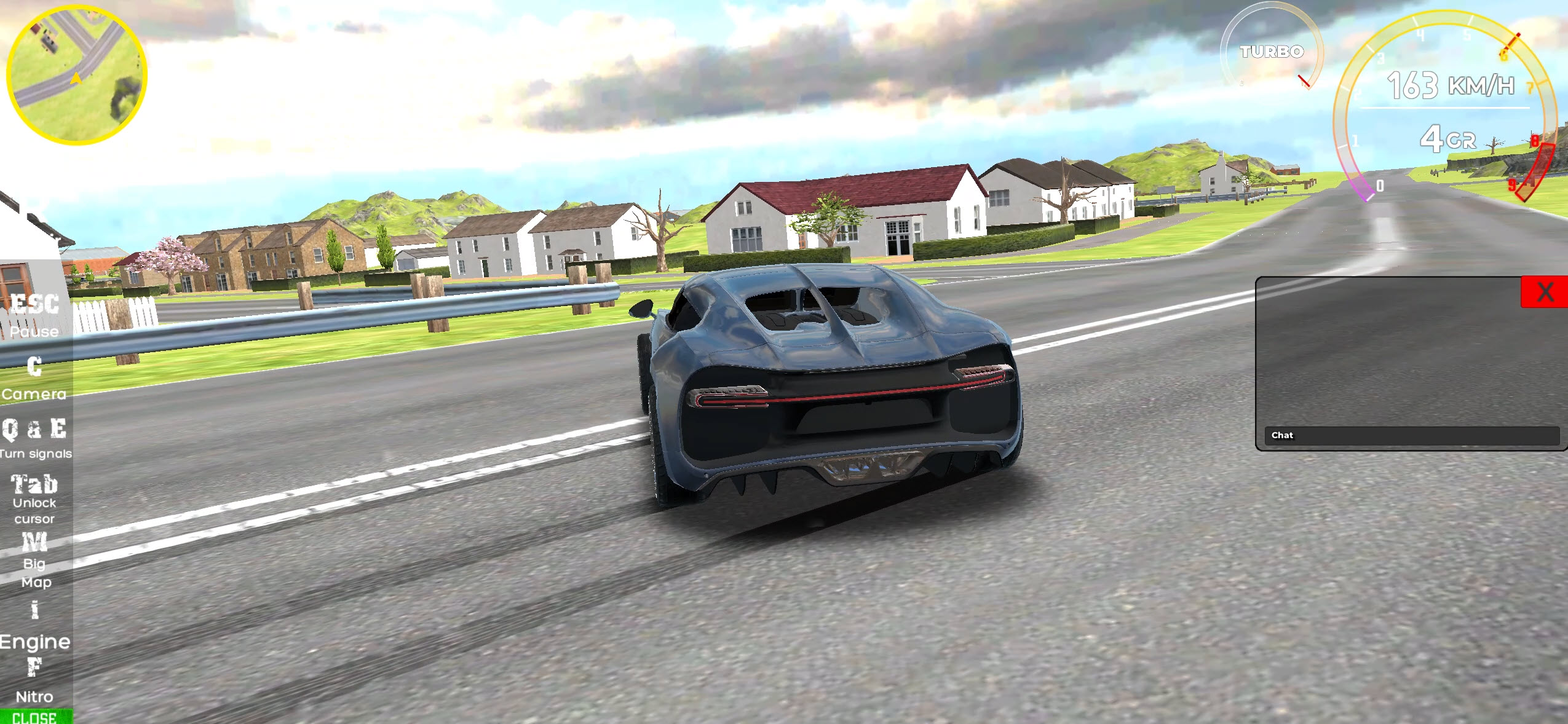
Task: Collapse the keyboard shortcuts sidebar with CLOSE
Action: coord(37,717)
